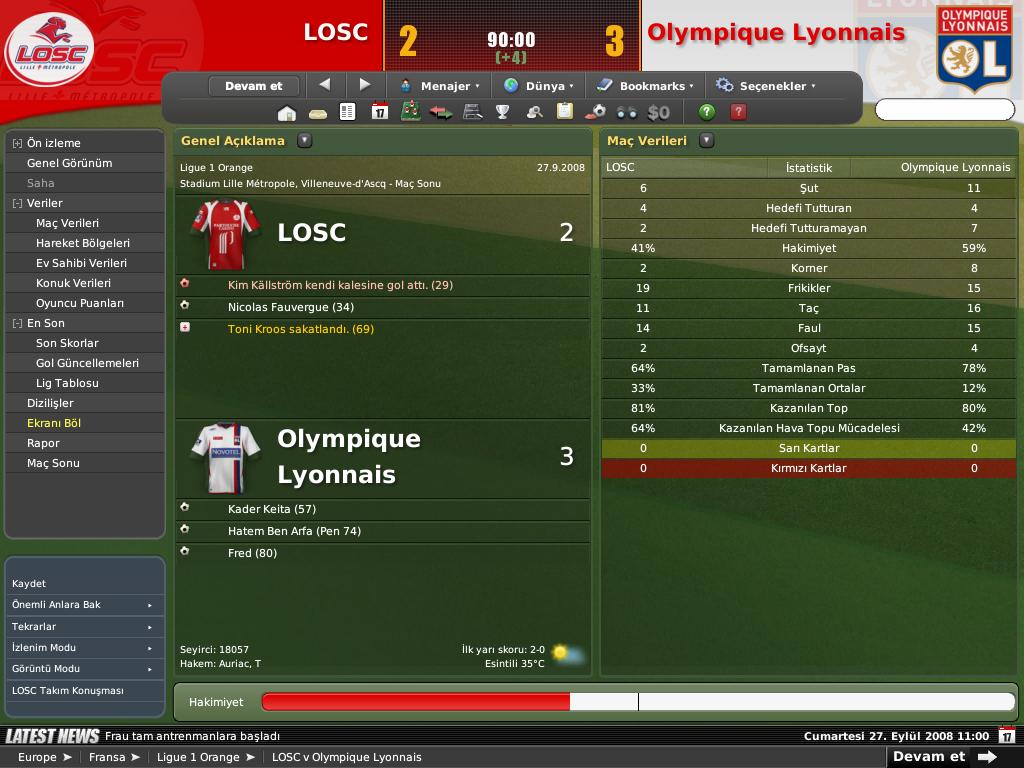Viewport: 1024px width, 768px height.
Task: Click the search field under Lyon logo
Action: click(944, 109)
